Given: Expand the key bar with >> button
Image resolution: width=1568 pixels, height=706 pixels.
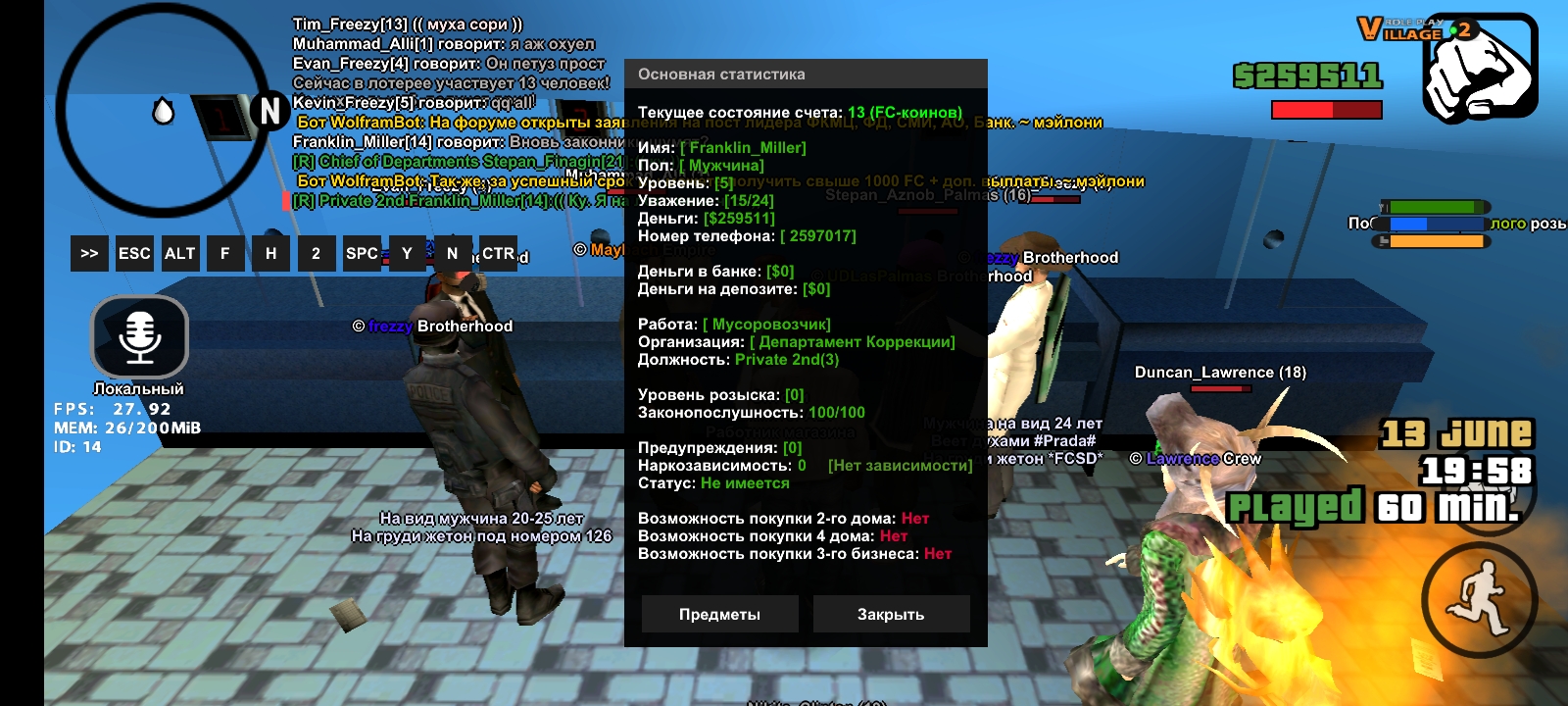Looking at the screenshot, I should 89,253.
